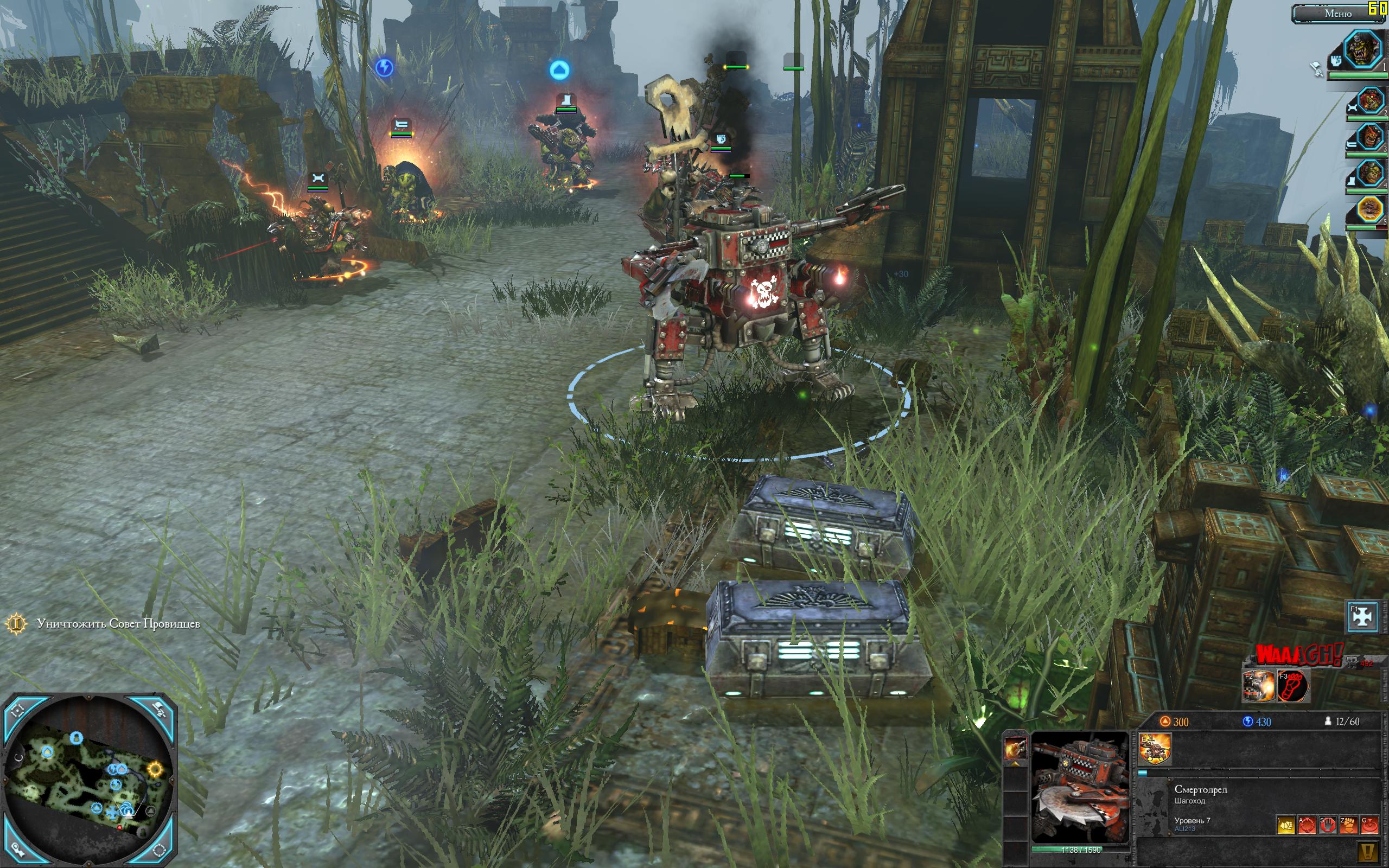Open the Уничтожить Совет Провидцев objective

[x=118, y=624]
